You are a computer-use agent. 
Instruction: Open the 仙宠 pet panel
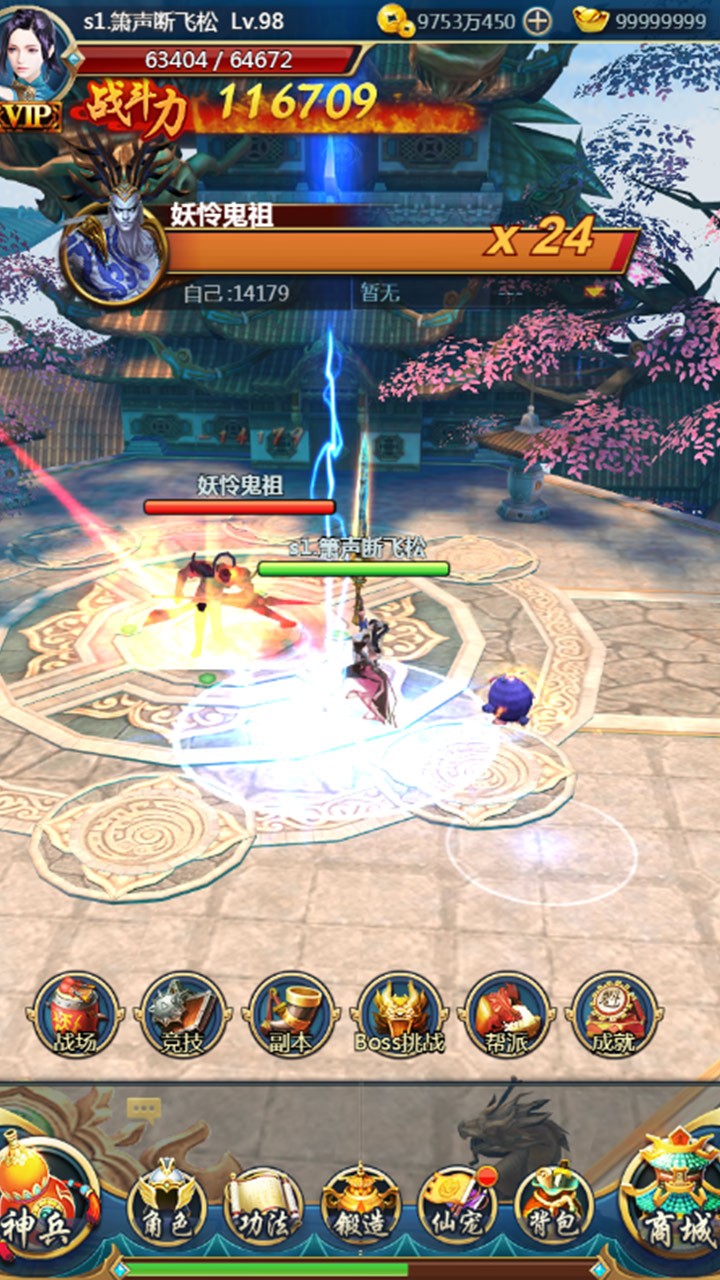click(x=457, y=1203)
